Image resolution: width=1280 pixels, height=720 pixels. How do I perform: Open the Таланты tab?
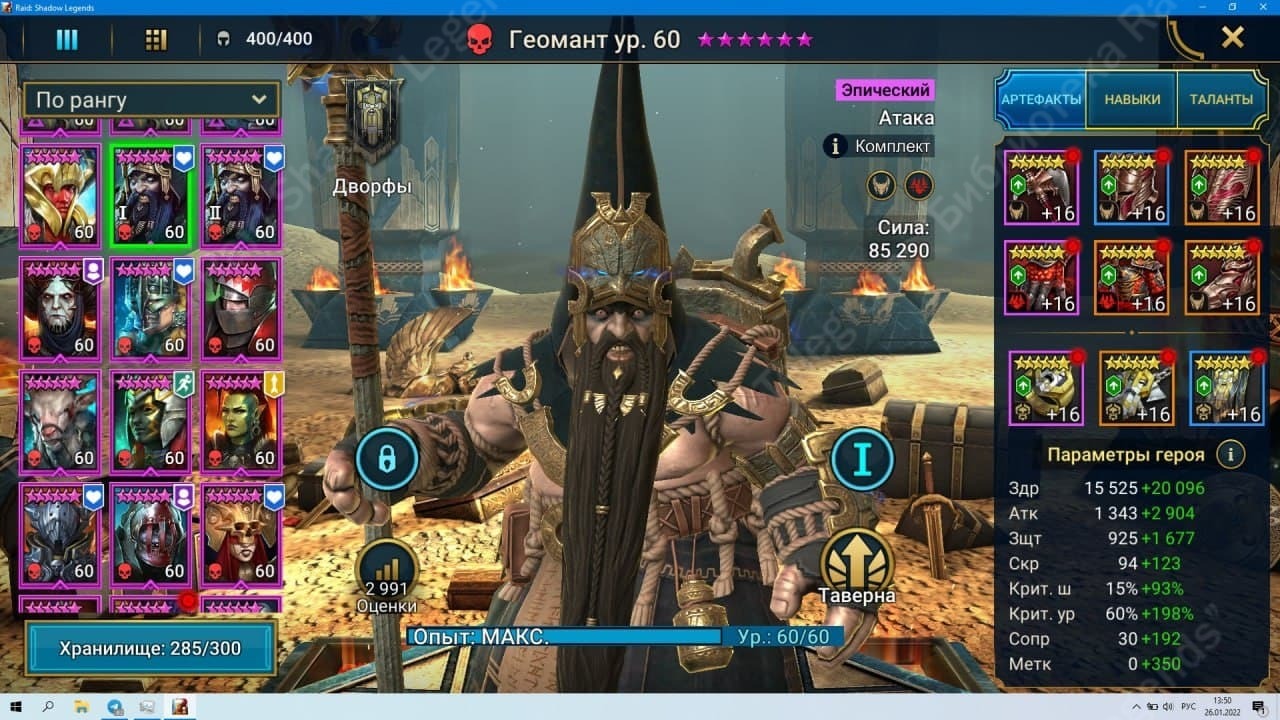tap(1220, 100)
